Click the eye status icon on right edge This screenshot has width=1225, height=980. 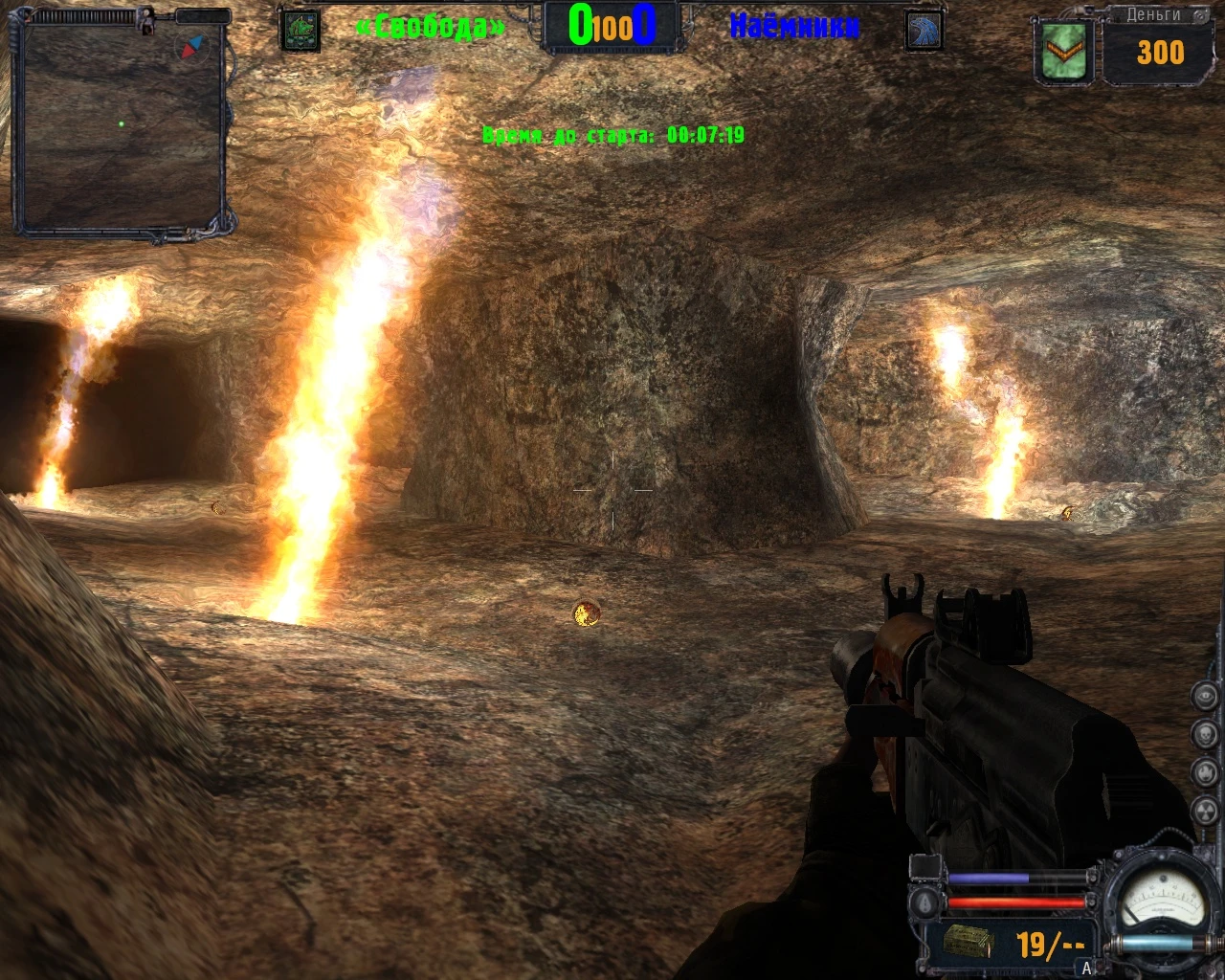pos(1205,696)
